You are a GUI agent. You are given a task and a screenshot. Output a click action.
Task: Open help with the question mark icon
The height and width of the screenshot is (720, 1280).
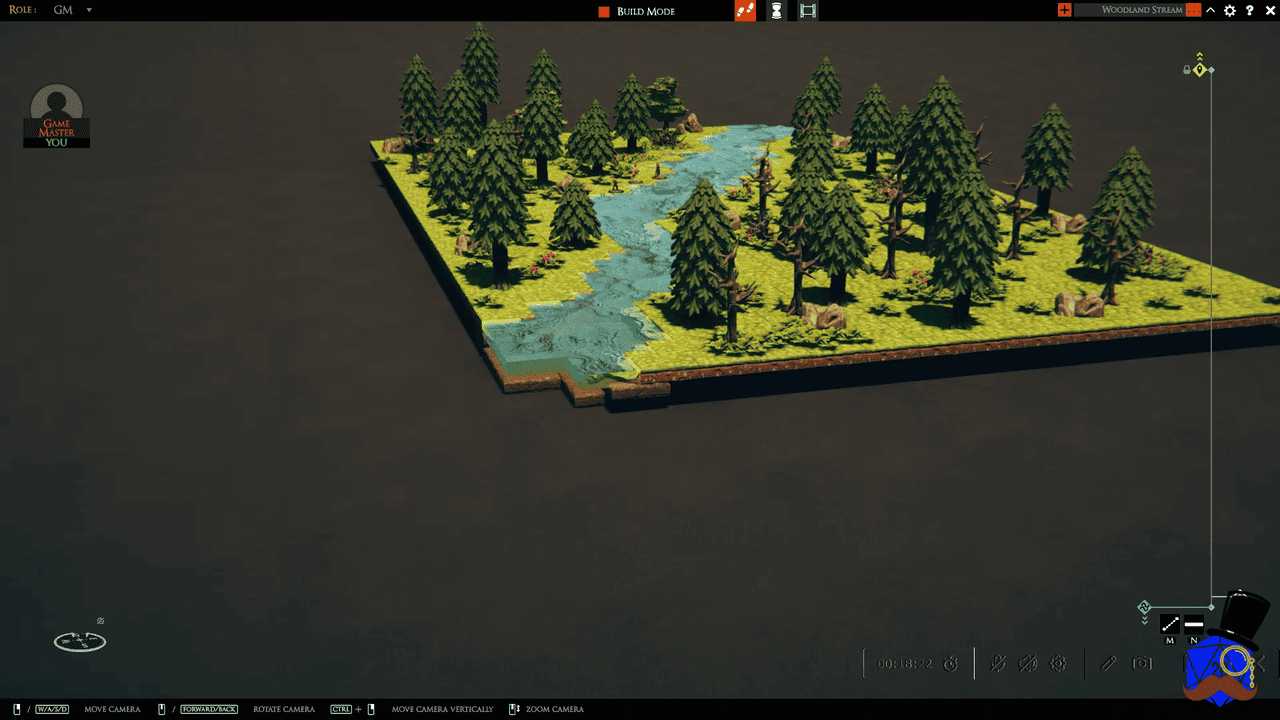1250,10
